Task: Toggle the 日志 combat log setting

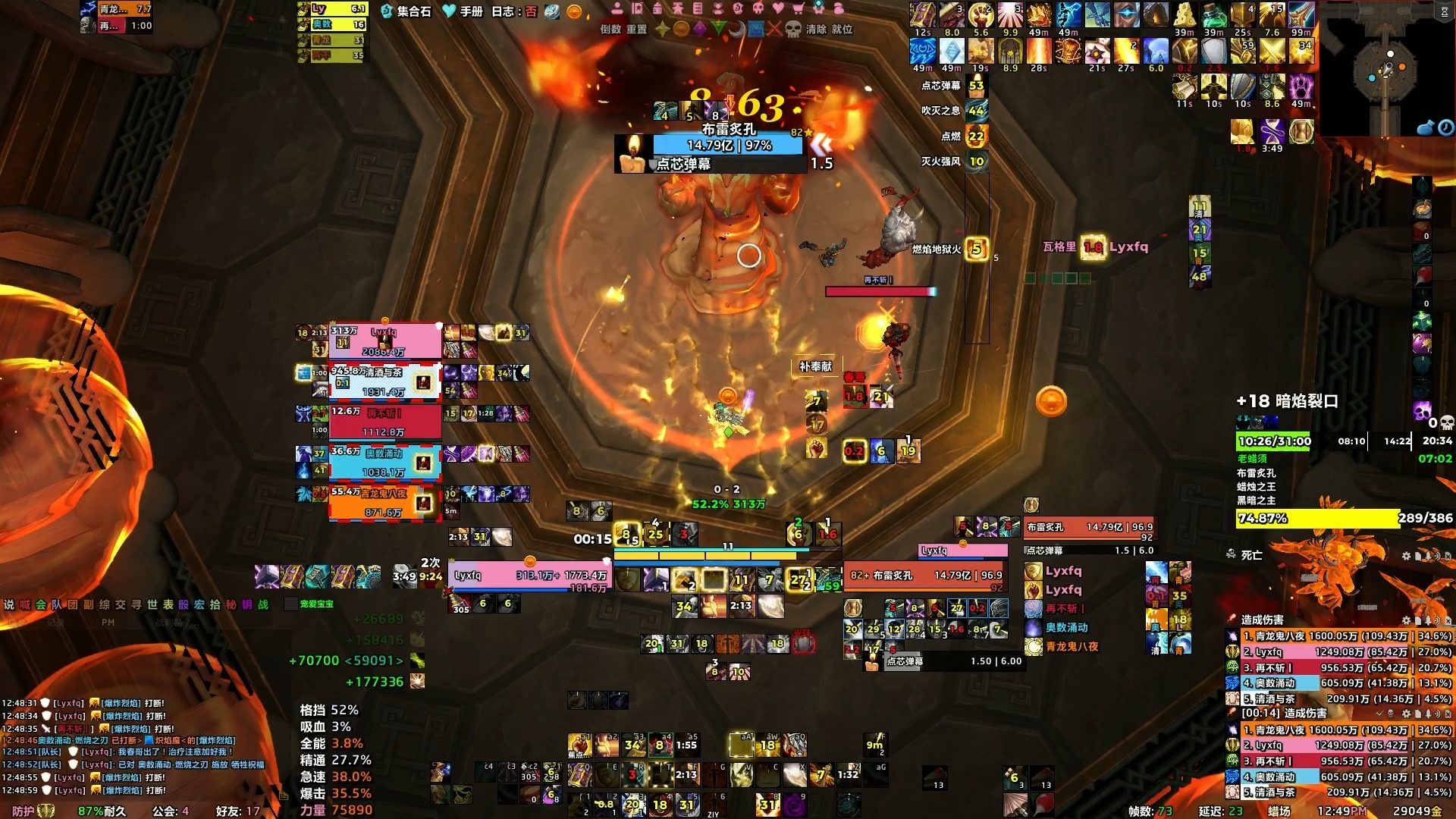Action: point(514,11)
